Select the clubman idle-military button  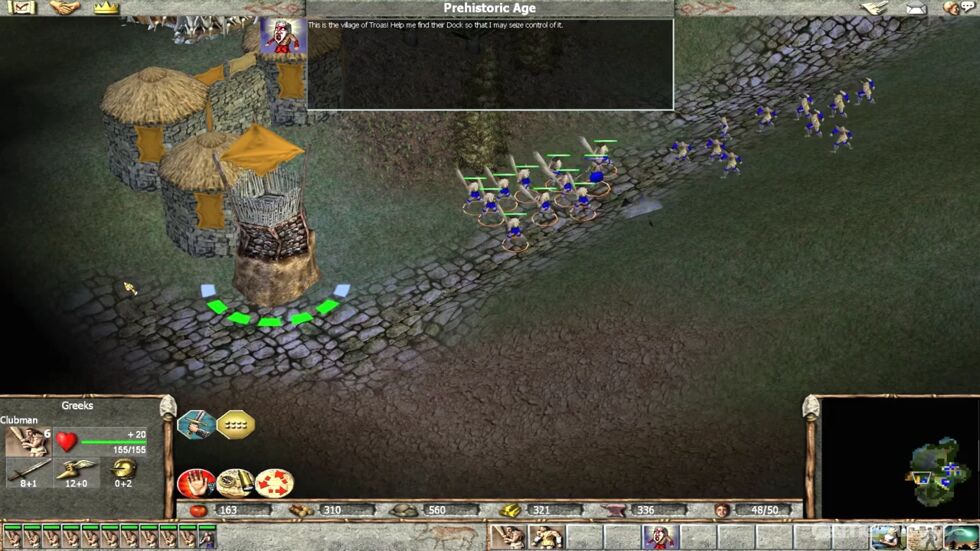point(507,538)
